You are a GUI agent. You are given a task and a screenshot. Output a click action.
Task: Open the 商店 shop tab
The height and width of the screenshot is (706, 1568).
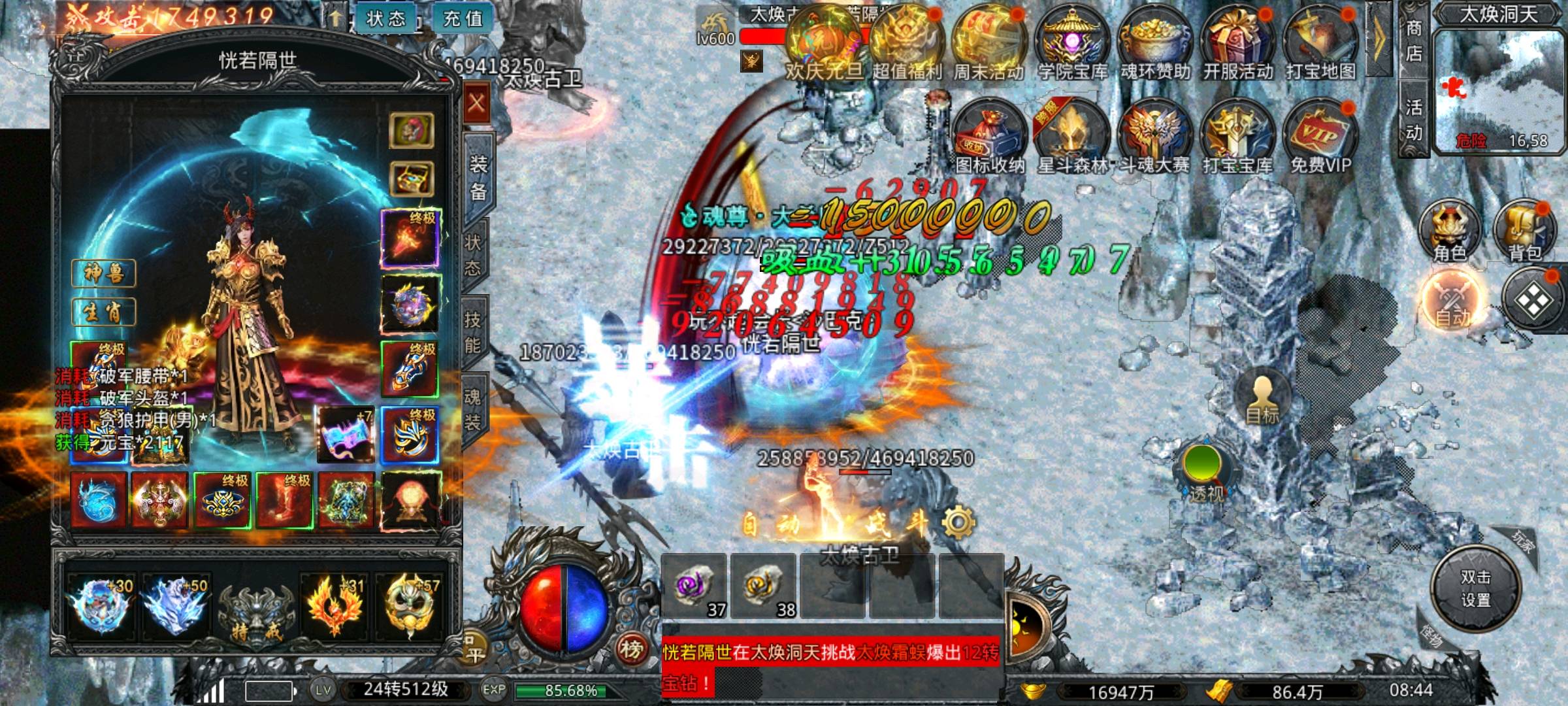[x=1414, y=41]
